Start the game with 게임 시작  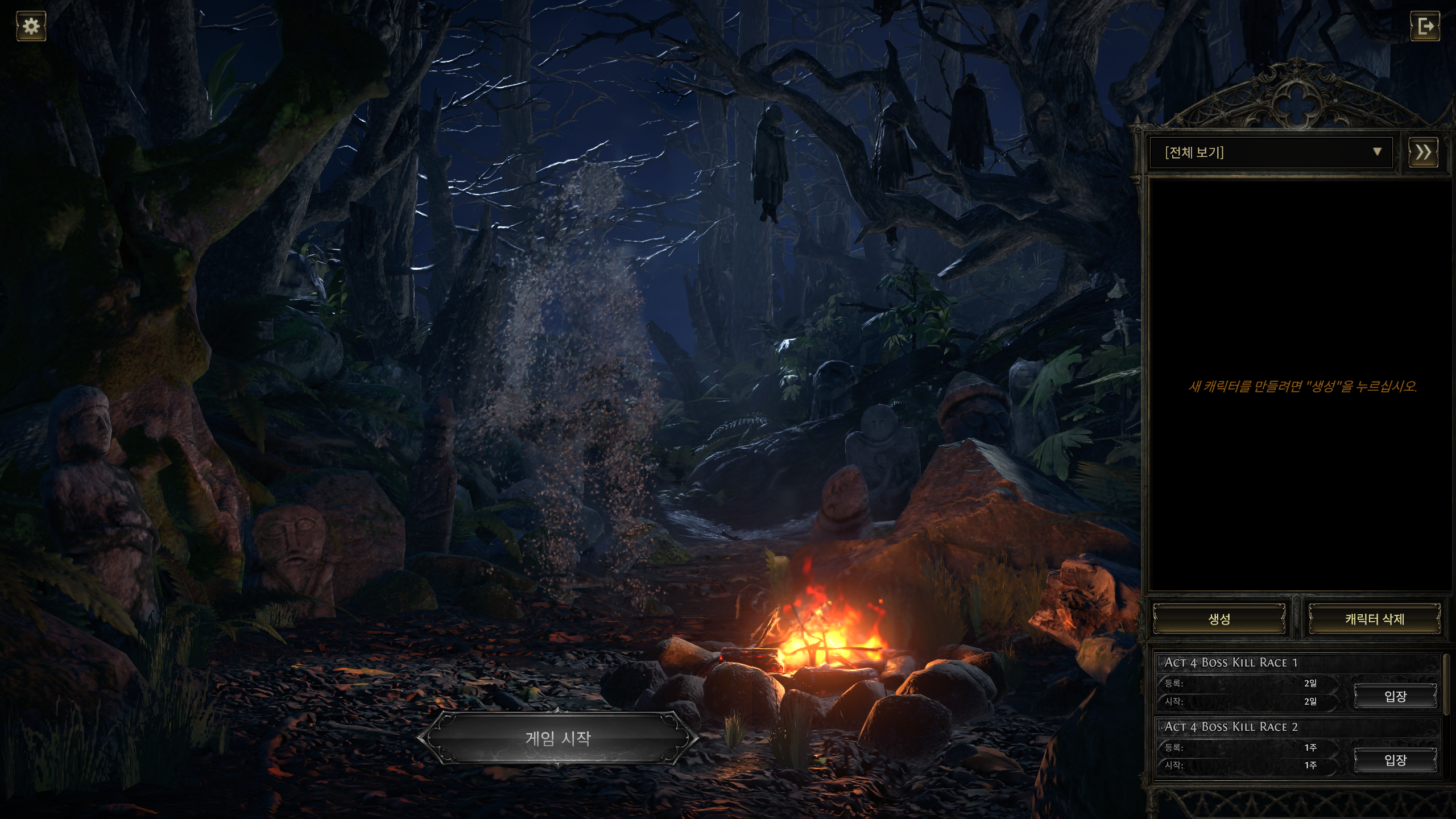tap(558, 738)
